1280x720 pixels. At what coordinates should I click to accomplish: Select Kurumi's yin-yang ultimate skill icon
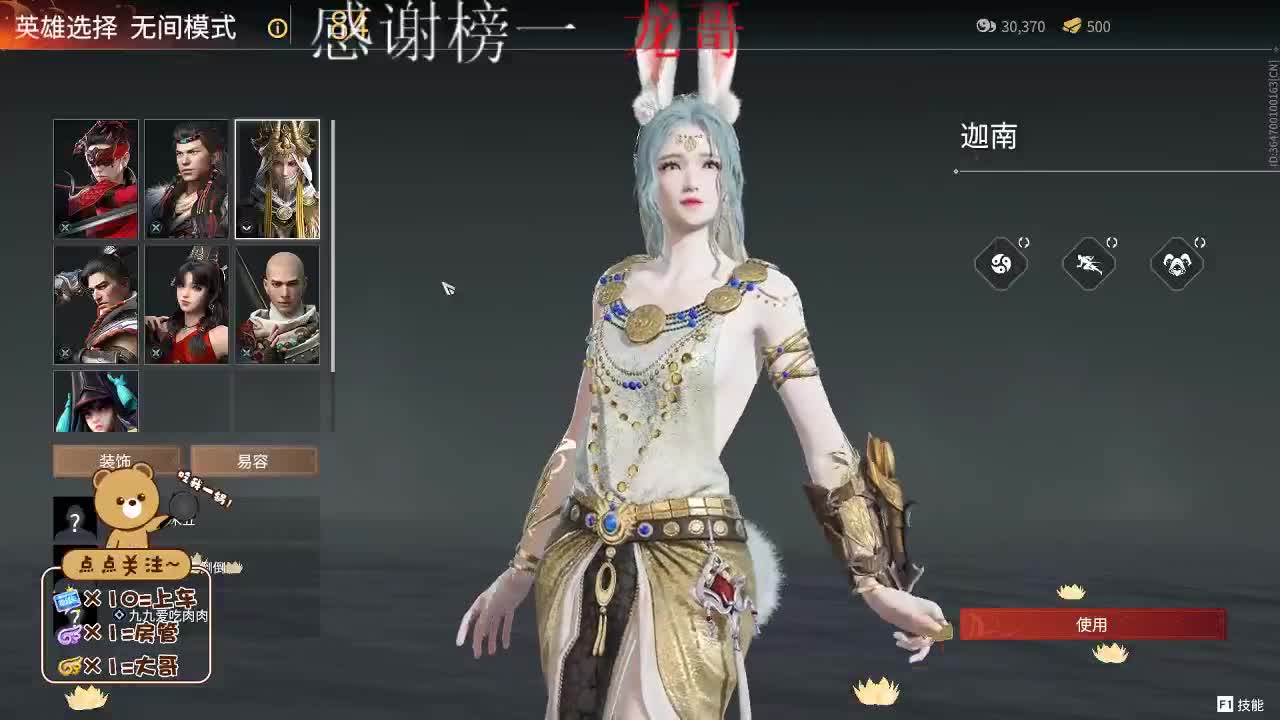point(1002,263)
